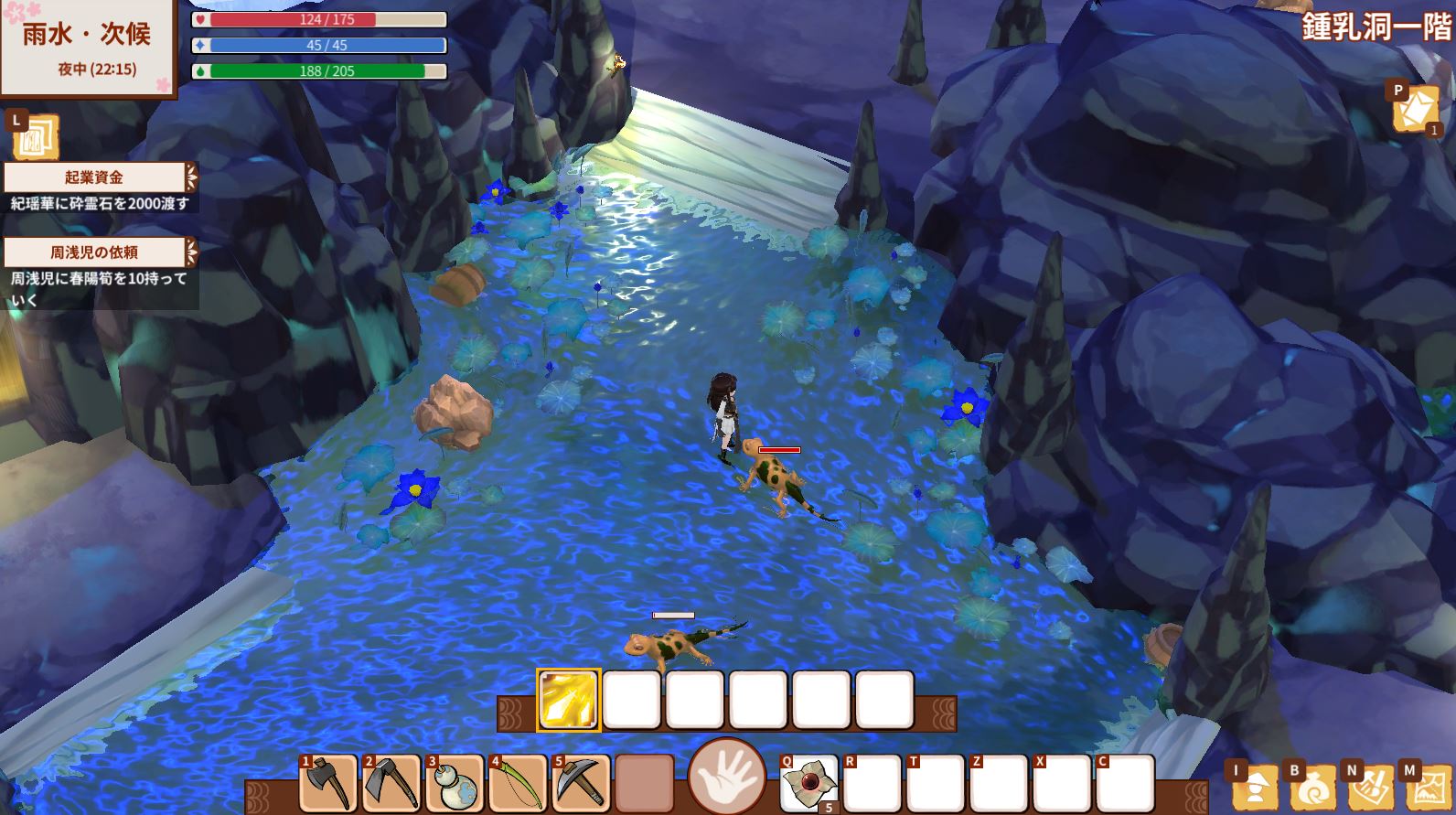Open the card icon marked P

1415,110
